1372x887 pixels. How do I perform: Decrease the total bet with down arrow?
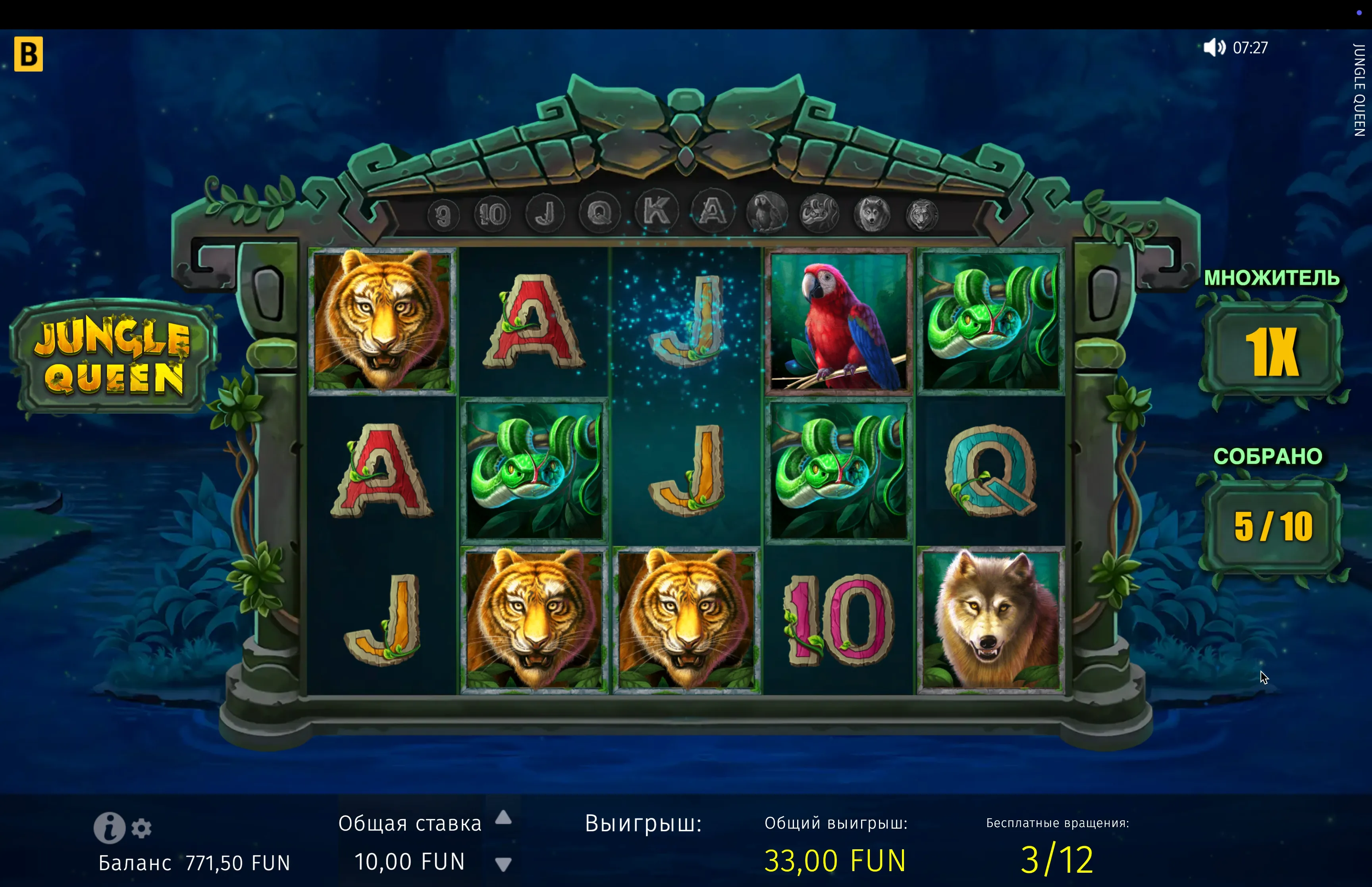click(x=503, y=864)
